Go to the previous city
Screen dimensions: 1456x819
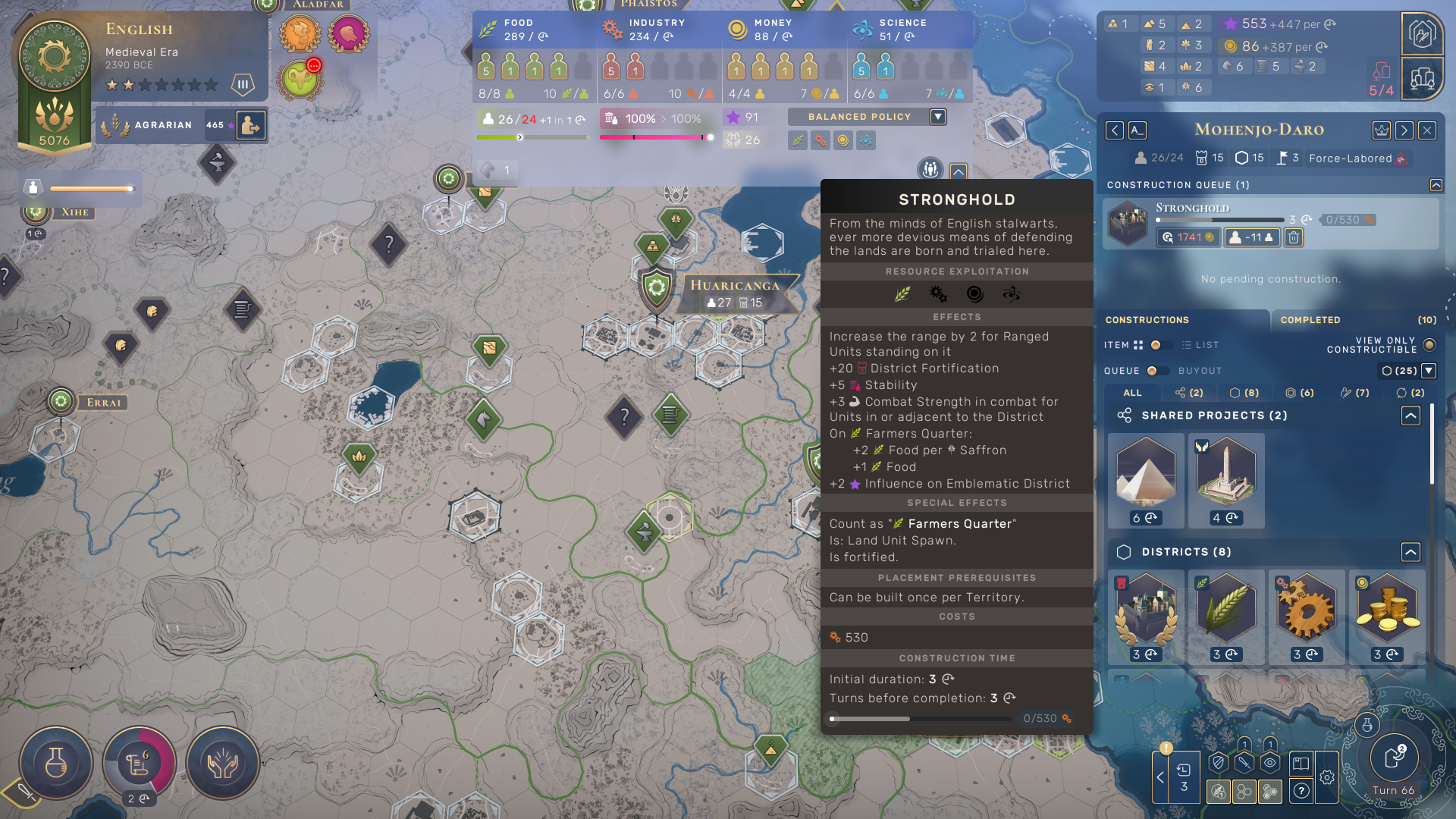1114,130
